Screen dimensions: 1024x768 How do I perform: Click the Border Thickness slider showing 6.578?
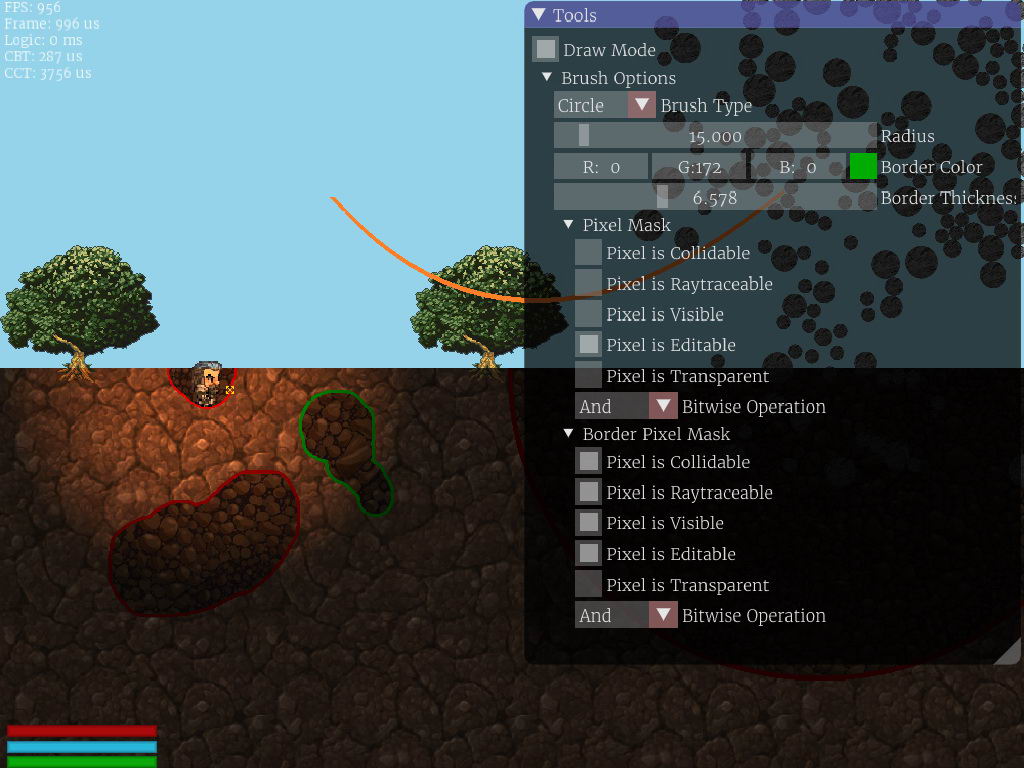click(715, 198)
